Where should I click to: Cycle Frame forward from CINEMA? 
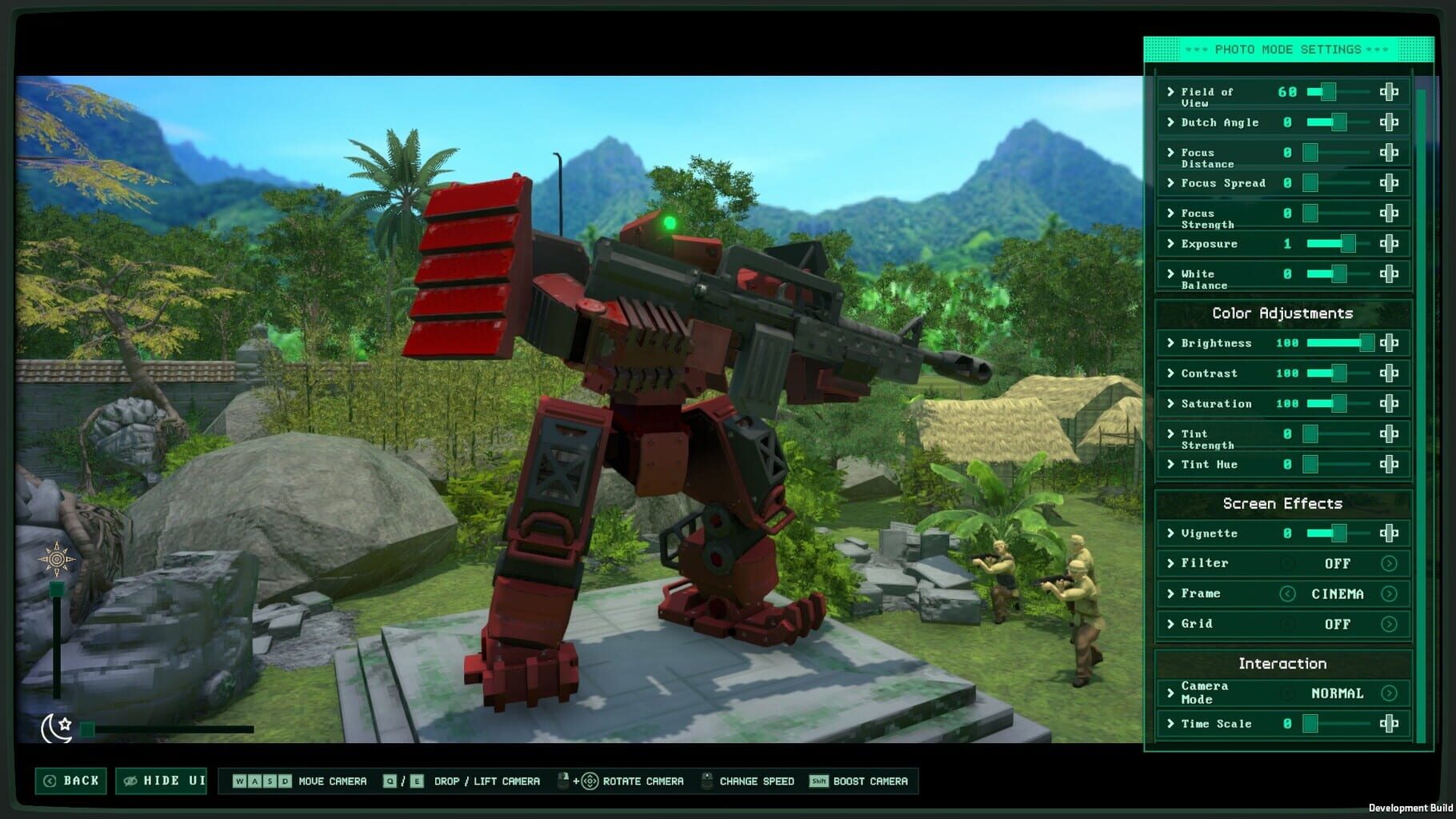click(x=1390, y=593)
